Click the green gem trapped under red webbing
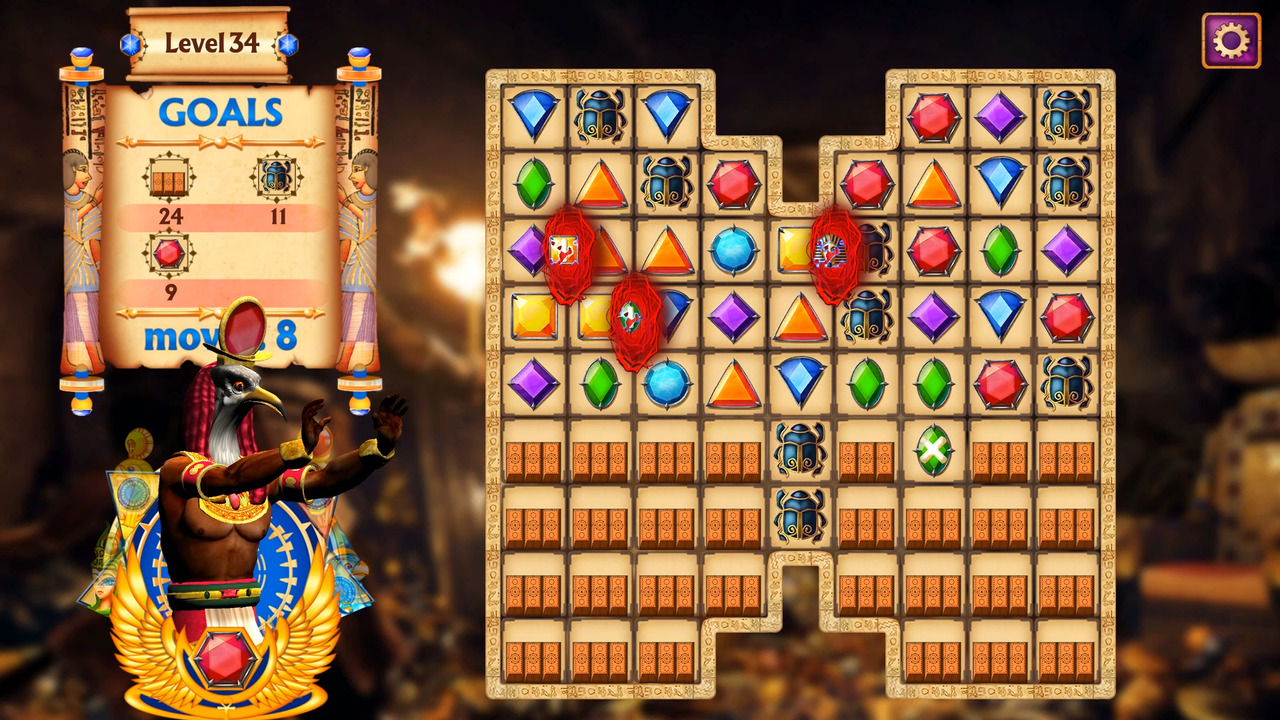 [x=633, y=316]
